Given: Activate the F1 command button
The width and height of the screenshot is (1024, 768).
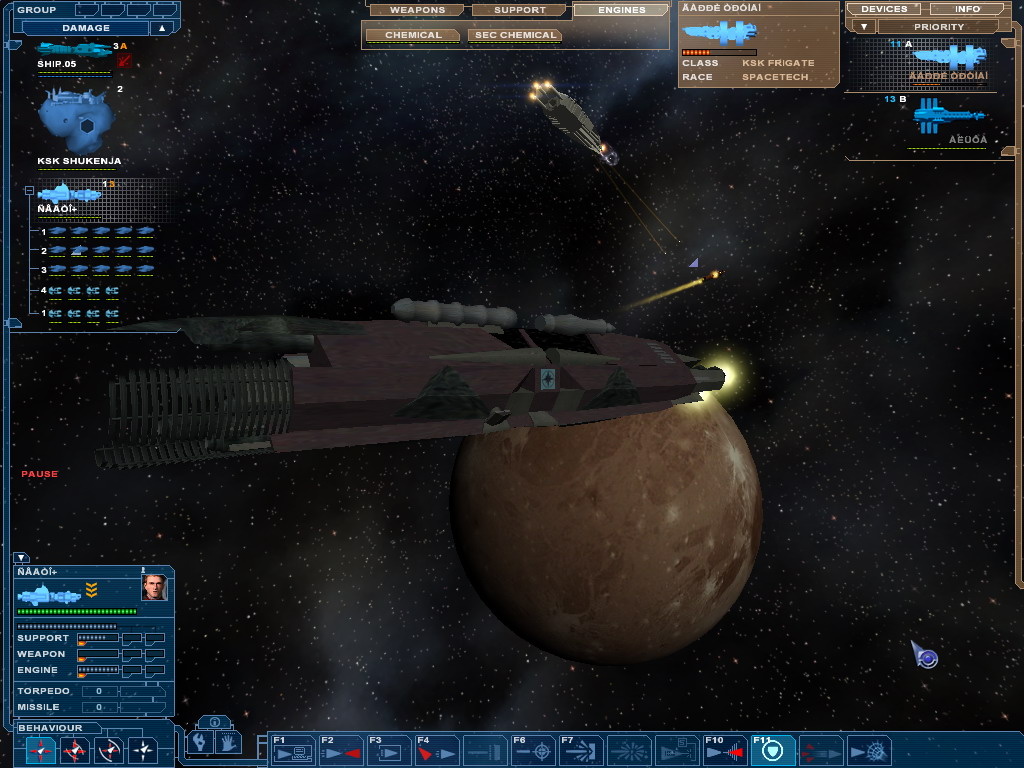Looking at the screenshot, I should coord(293,750).
